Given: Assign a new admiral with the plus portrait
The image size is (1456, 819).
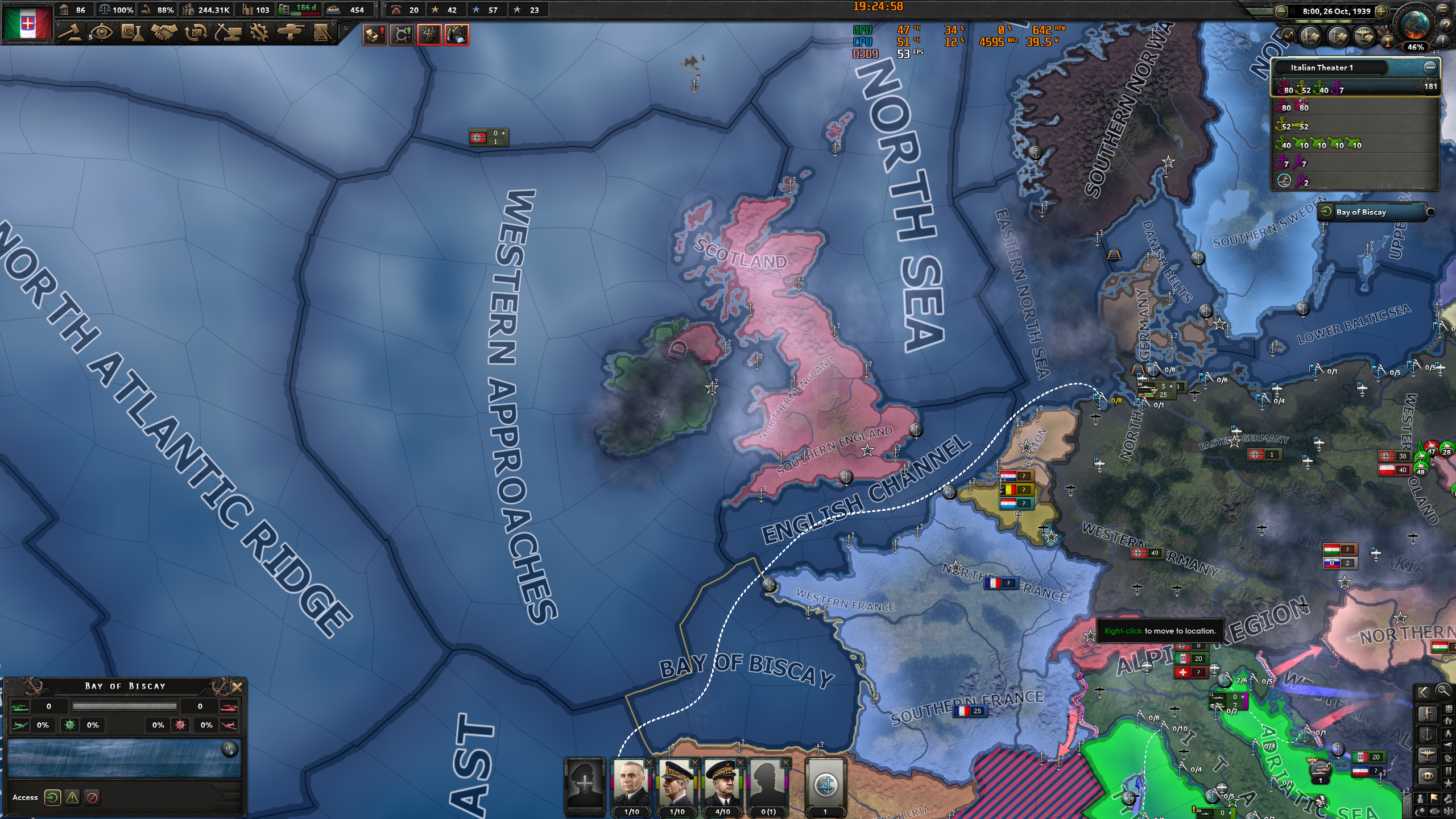Looking at the screenshot, I should click(585, 785).
